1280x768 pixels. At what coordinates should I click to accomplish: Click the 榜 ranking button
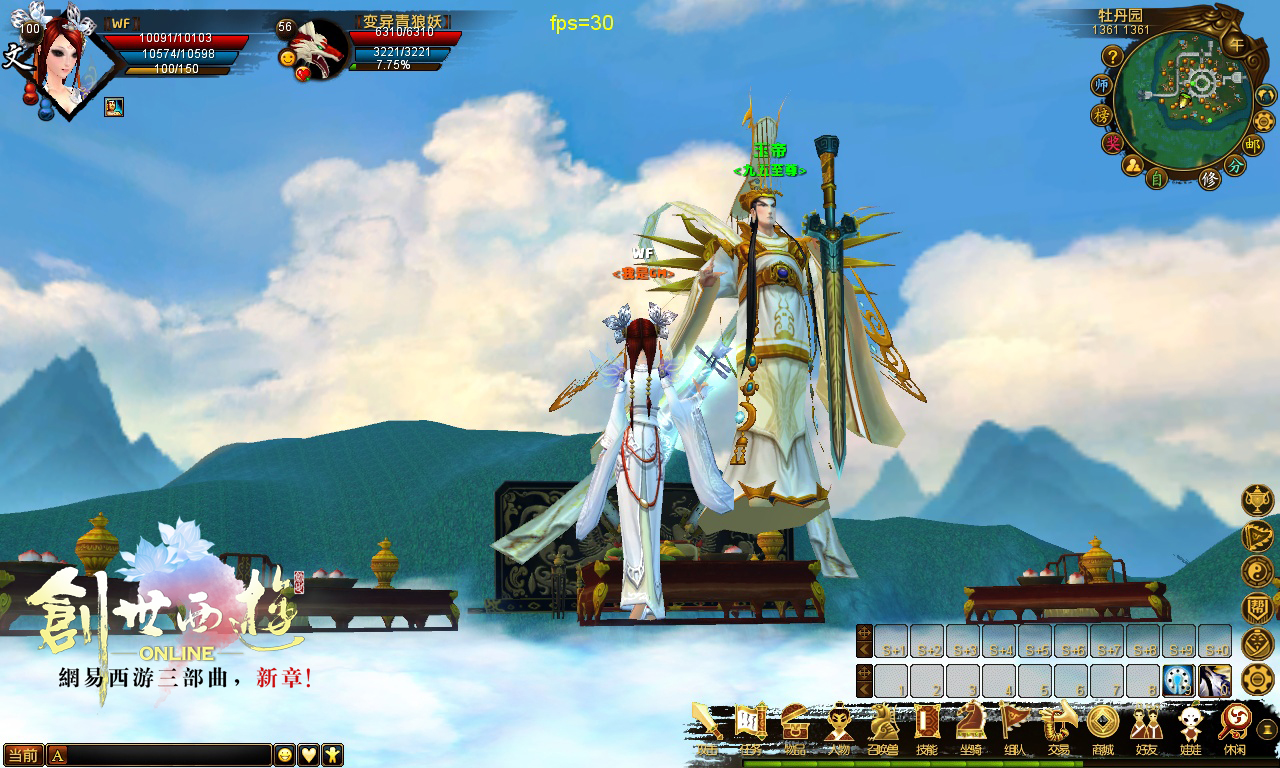click(1102, 115)
